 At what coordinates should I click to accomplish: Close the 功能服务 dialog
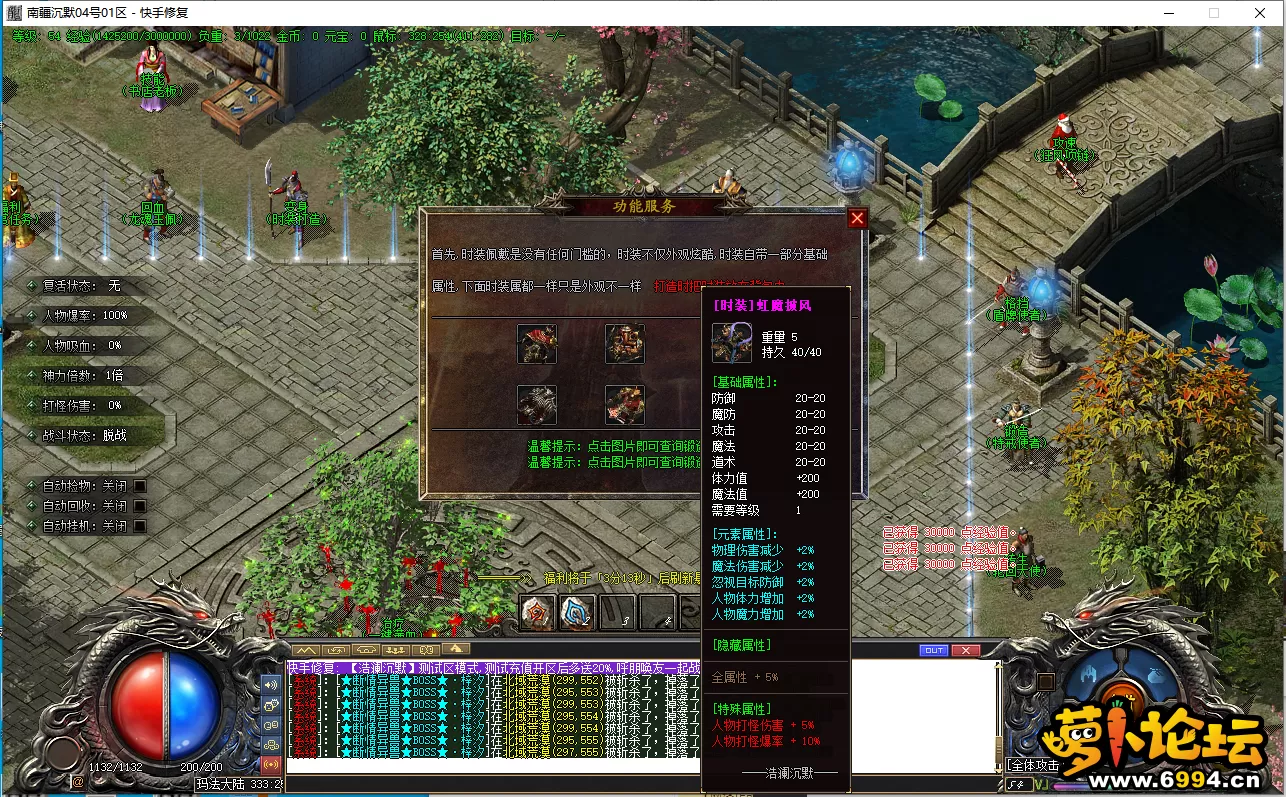[x=857, y=219]
